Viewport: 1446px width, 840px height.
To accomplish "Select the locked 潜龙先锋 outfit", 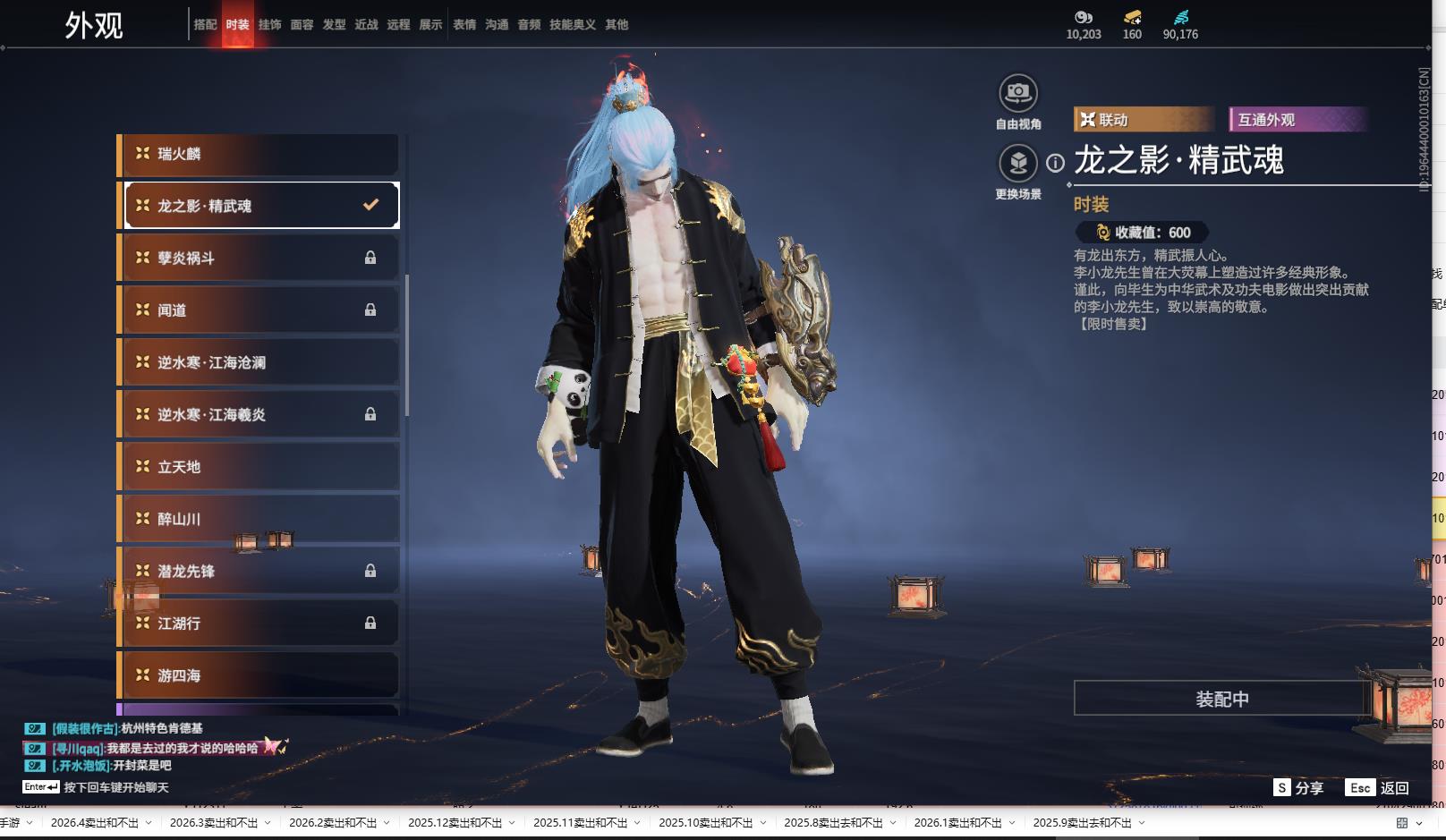I will tap(259, 571).
